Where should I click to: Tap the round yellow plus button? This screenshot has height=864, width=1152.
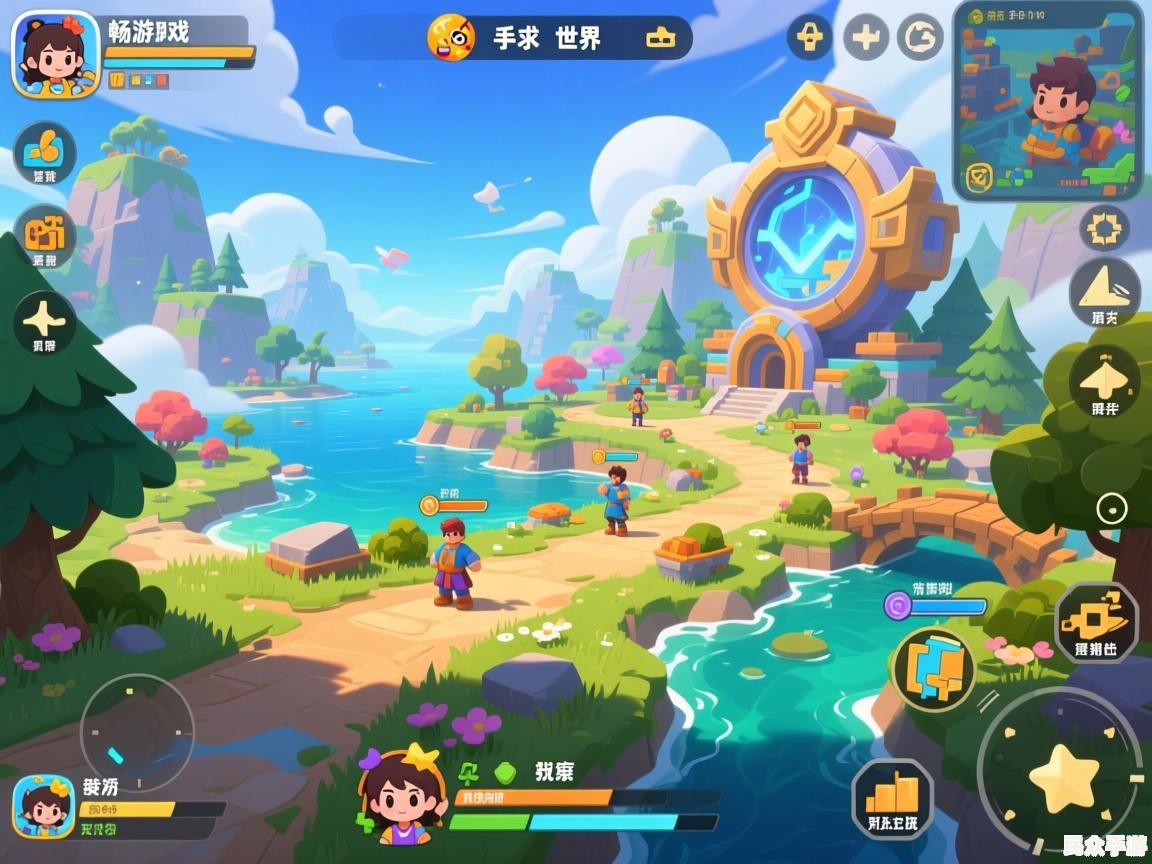click(x=865, y=38)
